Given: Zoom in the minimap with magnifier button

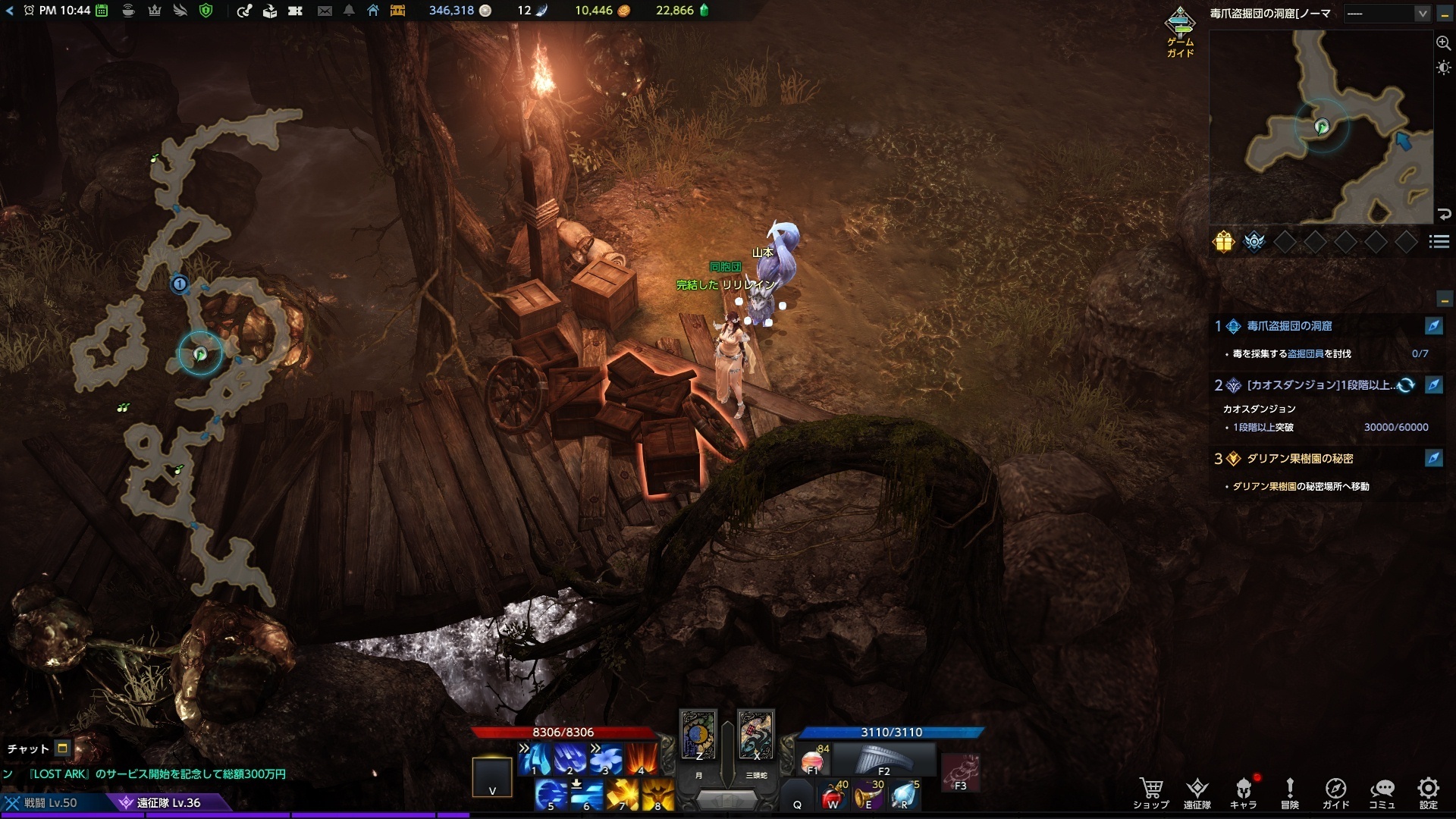Looking at the screenshot, I should [x=1443, y=43].
